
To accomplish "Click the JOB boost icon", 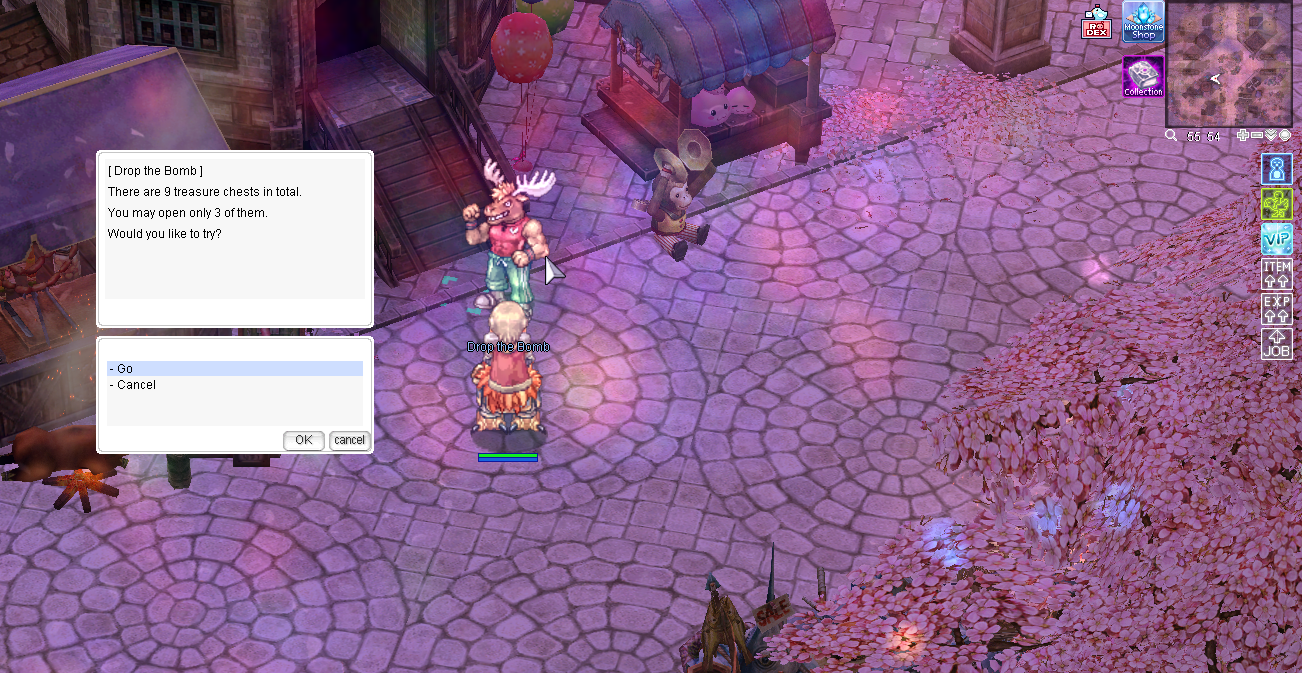I will point(1277,343).
